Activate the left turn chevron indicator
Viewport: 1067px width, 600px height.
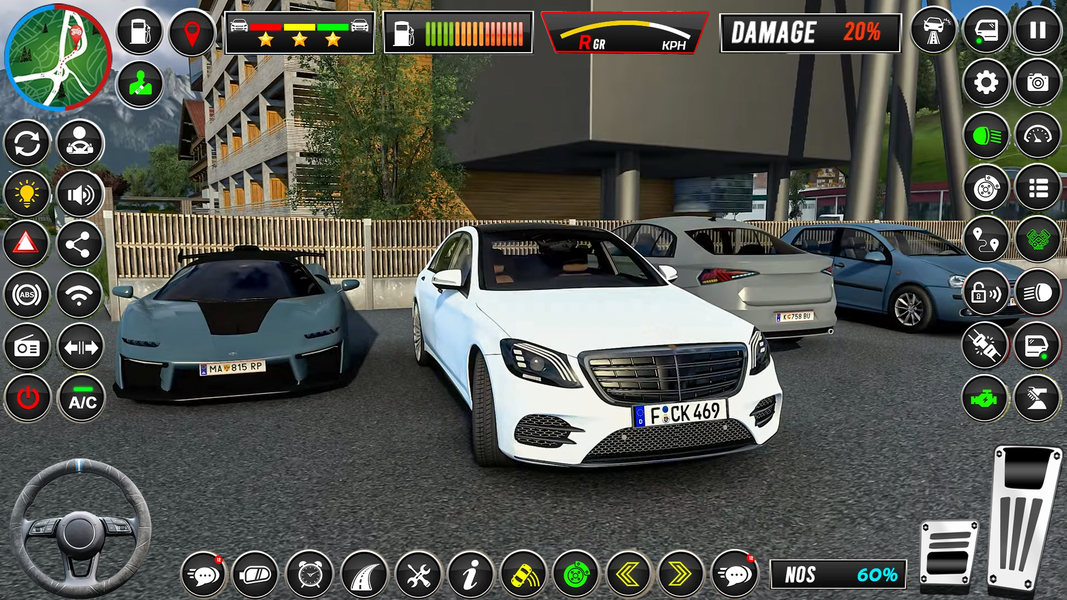coord(629,574)
